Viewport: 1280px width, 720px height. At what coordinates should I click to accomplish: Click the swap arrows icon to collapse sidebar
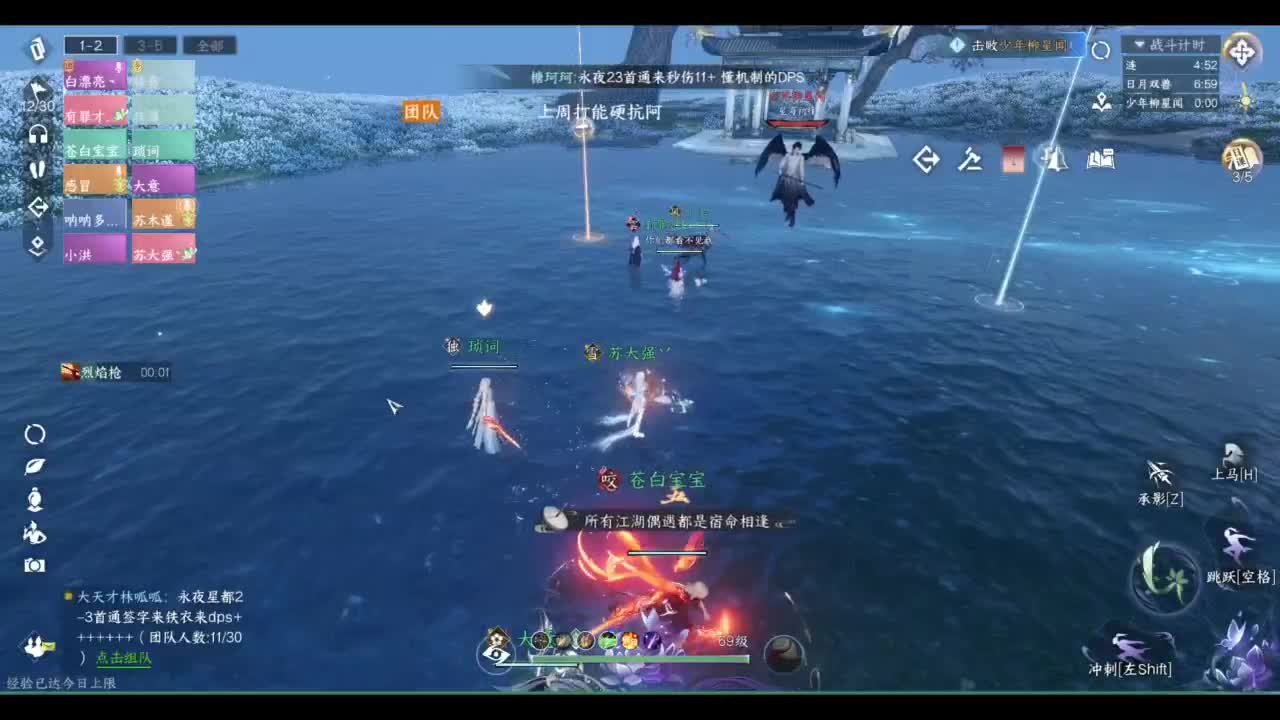(x=37, y=207)
